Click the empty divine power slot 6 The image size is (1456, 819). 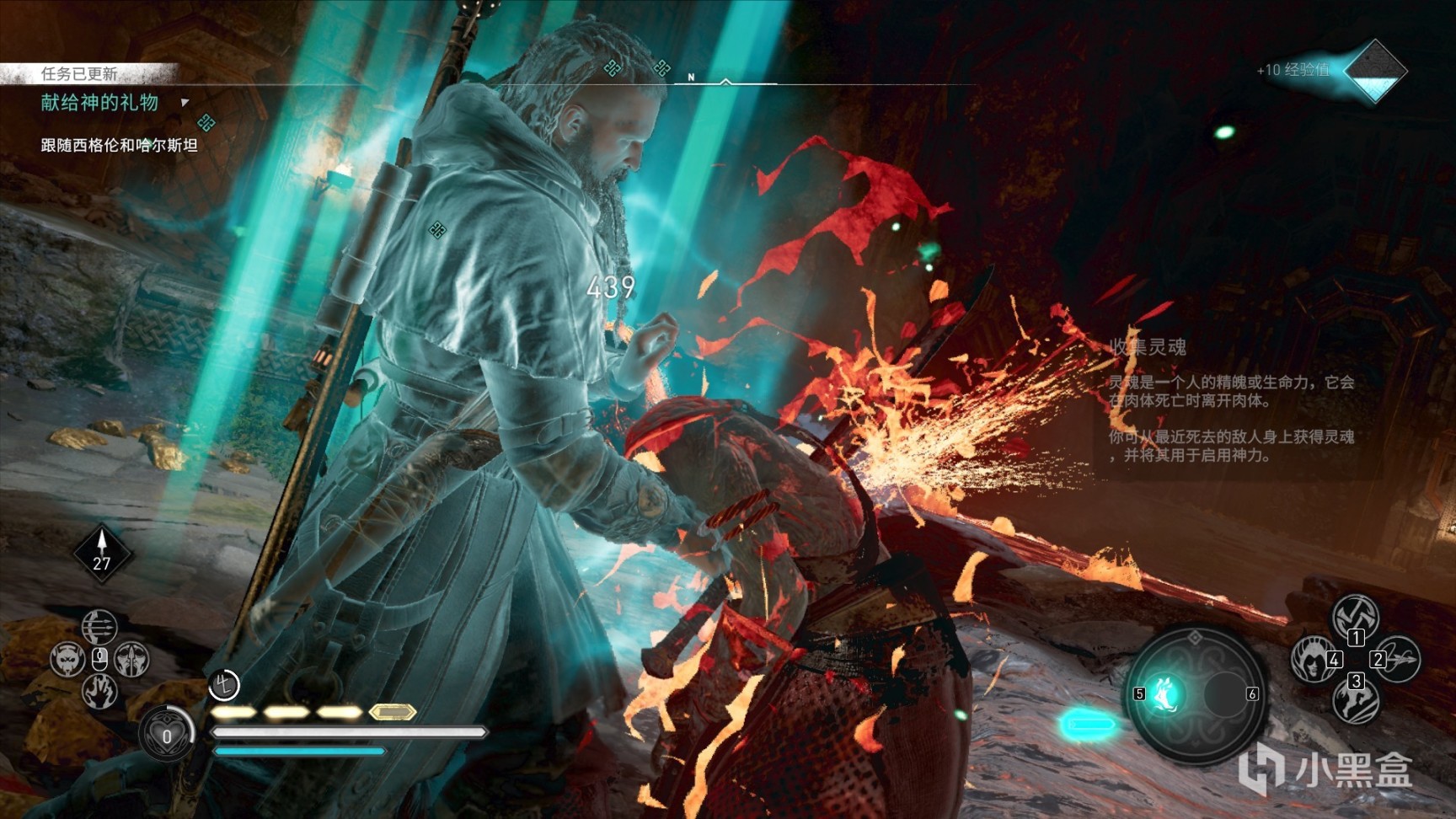(x=1227, y=694)
